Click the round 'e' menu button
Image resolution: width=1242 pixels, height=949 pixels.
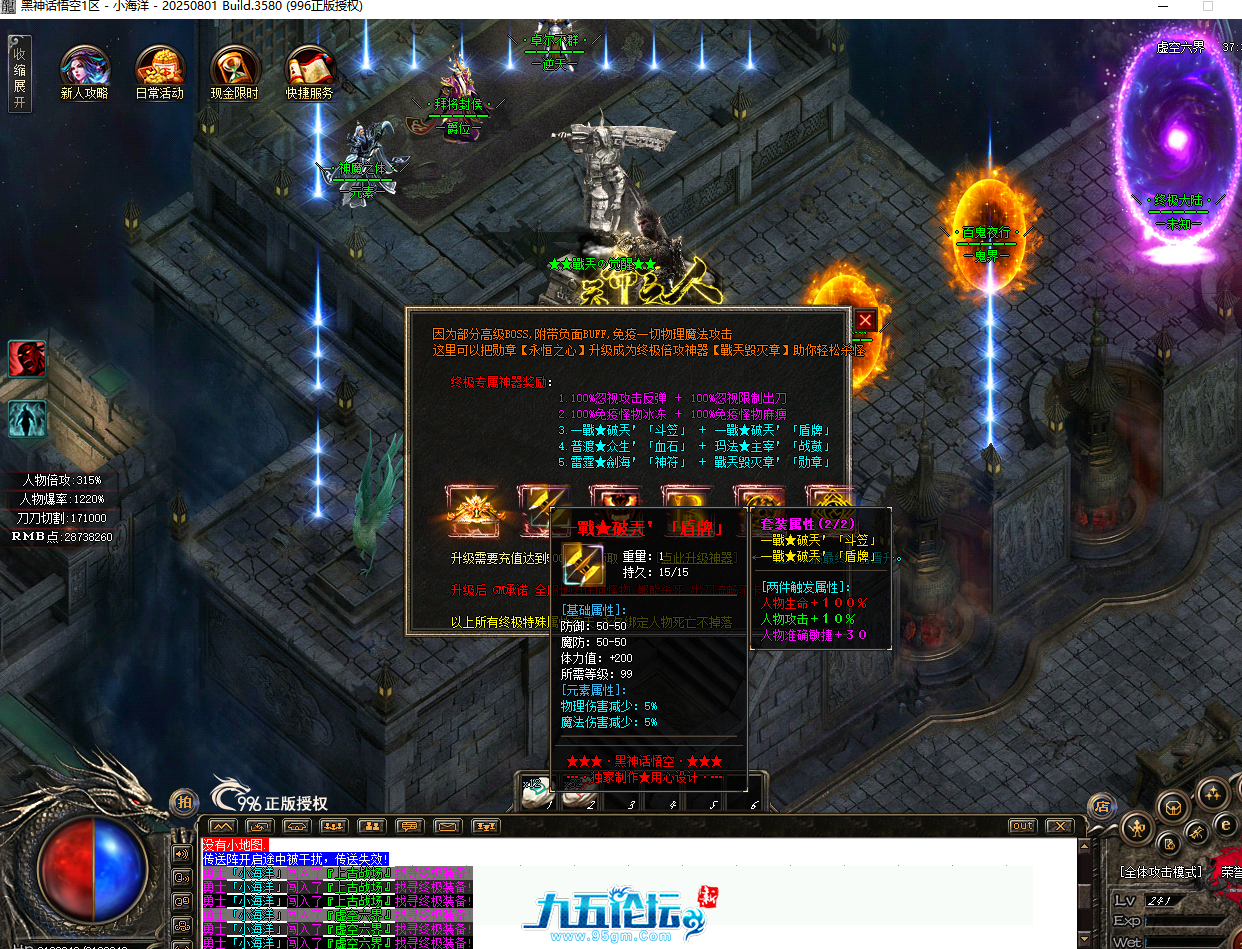pos(1225,823)
